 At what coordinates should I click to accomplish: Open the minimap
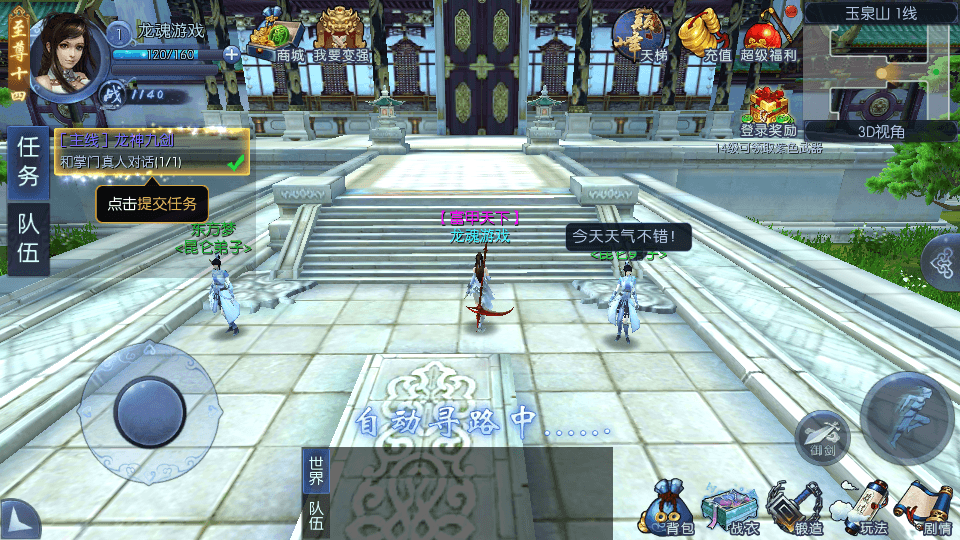tap(880, 70)
